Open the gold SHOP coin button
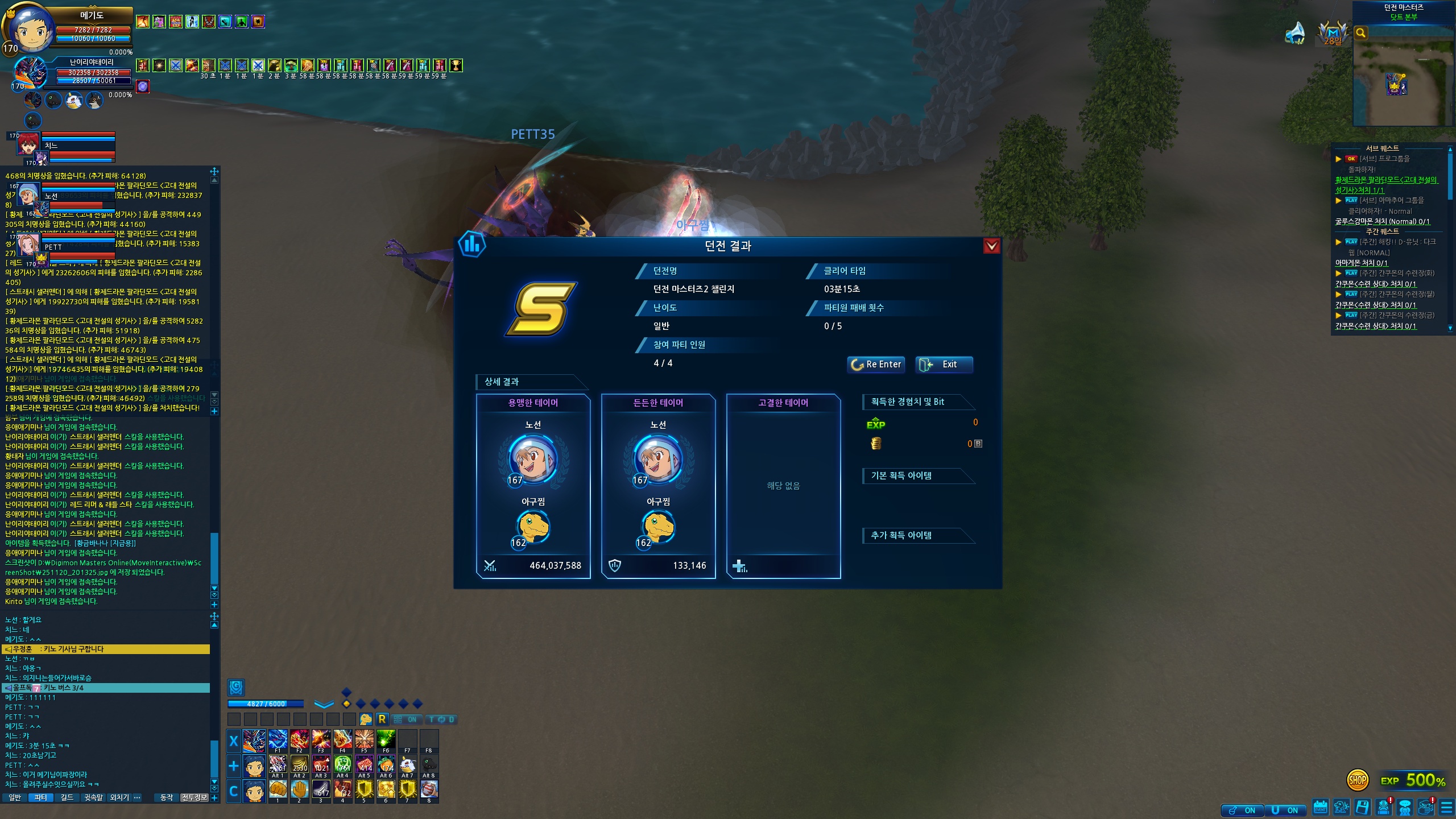1456x819 pixels. tap(1358, 780)
